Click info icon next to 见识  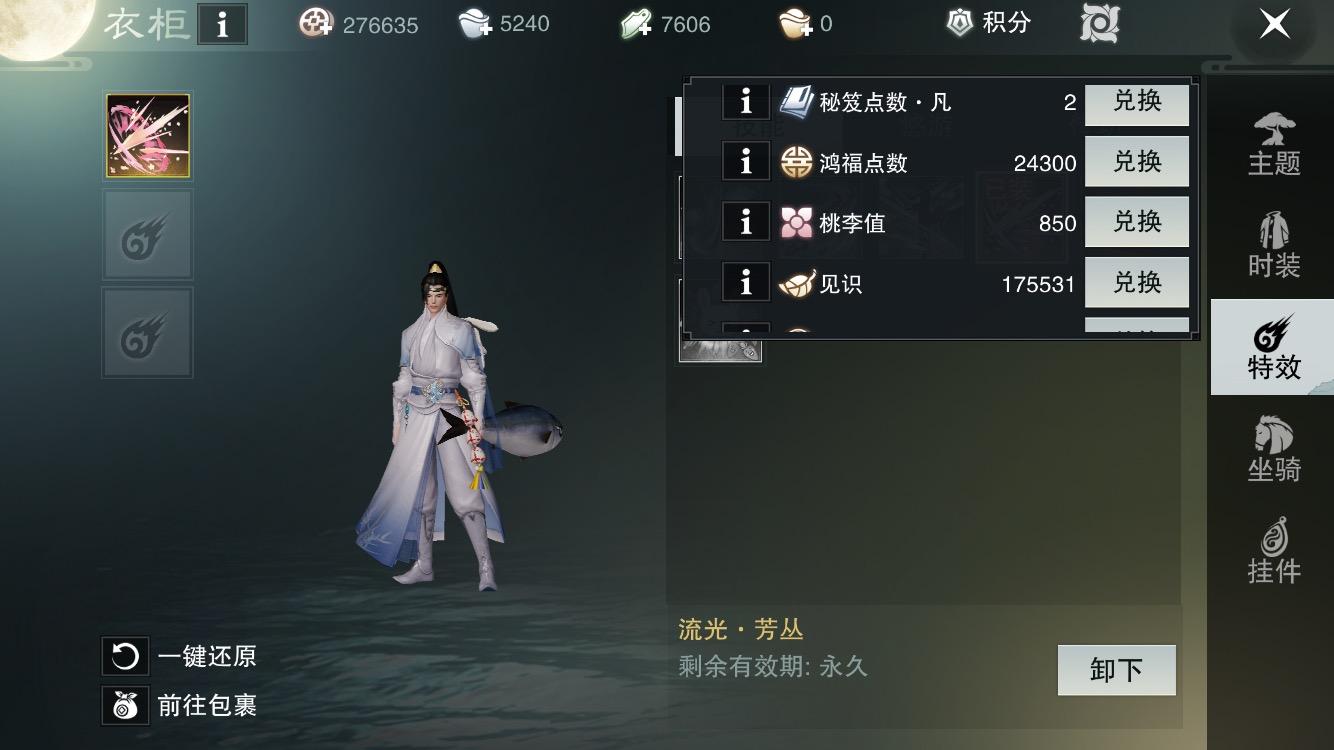coord(746,283)
